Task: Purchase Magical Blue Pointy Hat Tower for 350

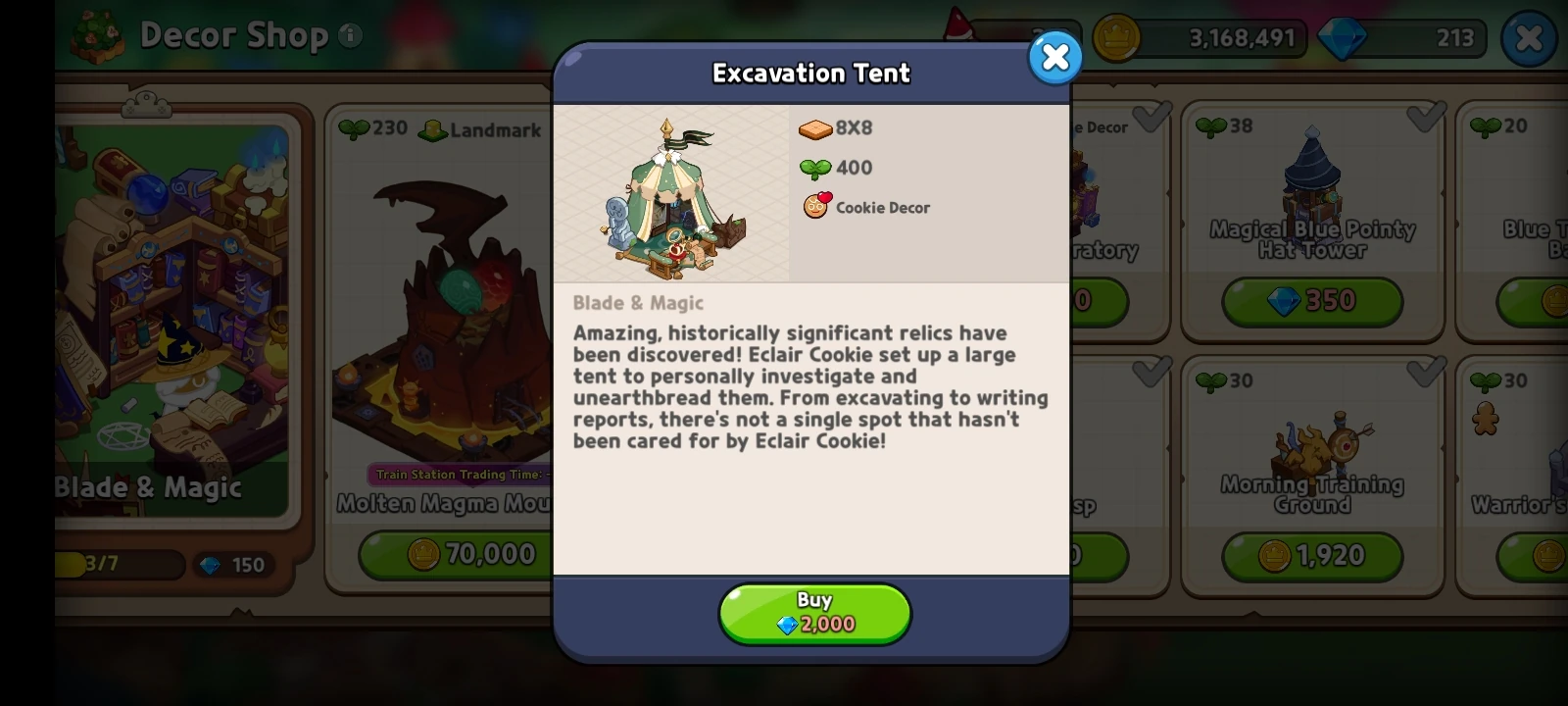Action: tap(1313, 301)
